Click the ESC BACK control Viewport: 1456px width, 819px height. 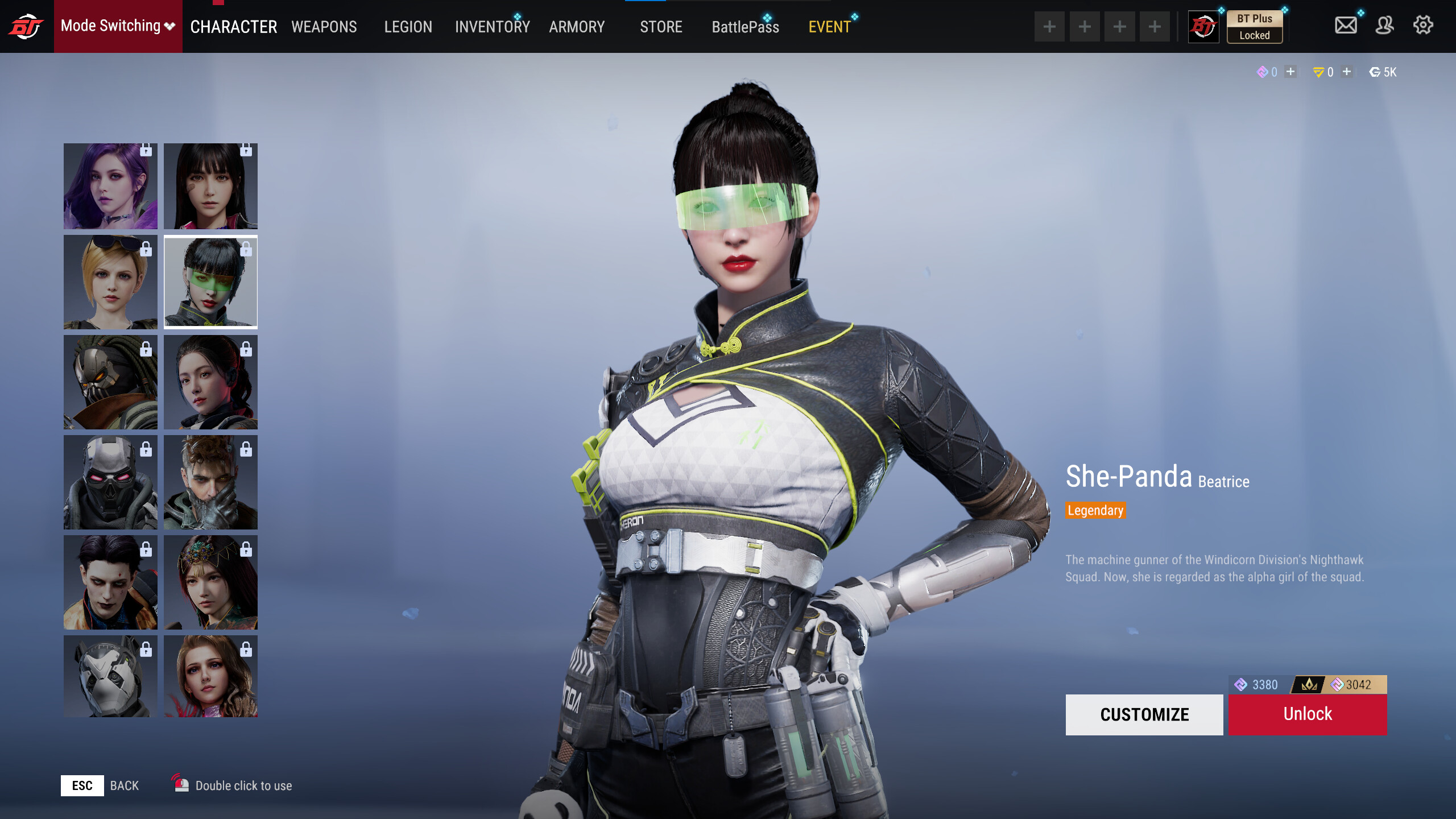click(83, 785)
